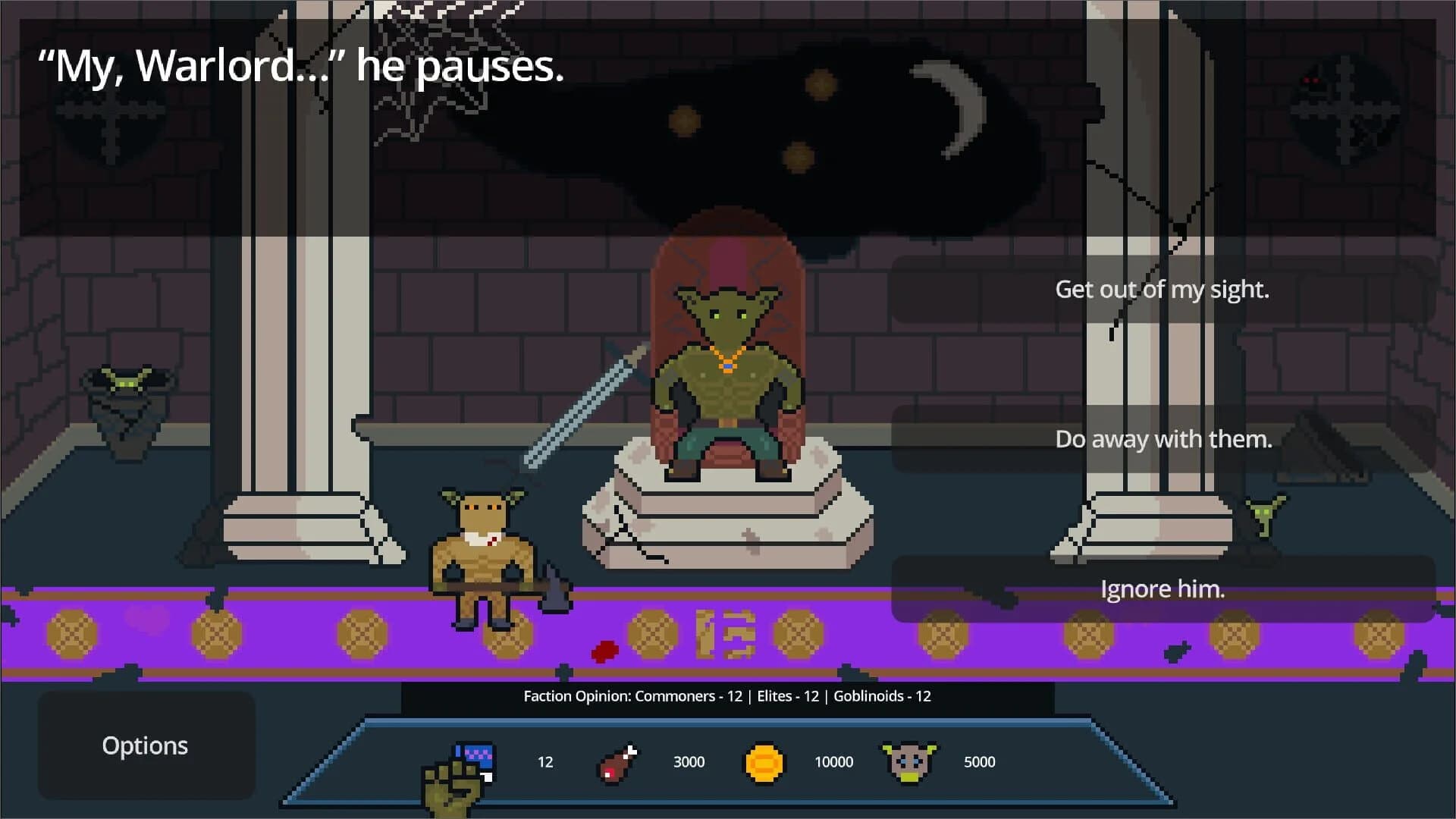The height and width of the screenshot is (819, 1456).
Task: Click the gold coin currency icon
Action: tap(764, 764)
